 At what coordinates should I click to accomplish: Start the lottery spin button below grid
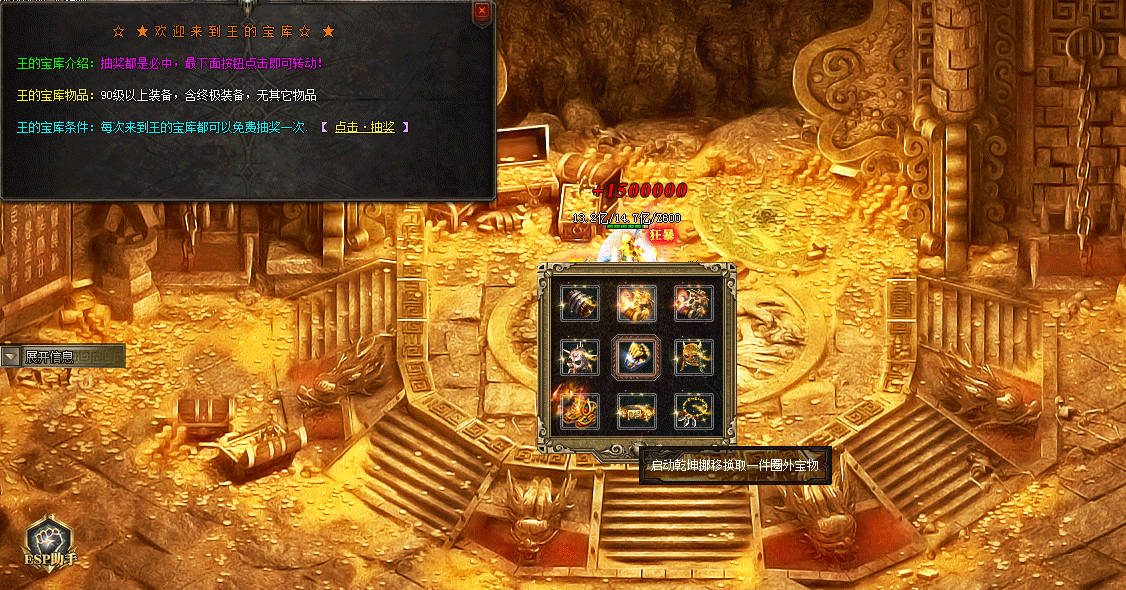pos(636,449)
